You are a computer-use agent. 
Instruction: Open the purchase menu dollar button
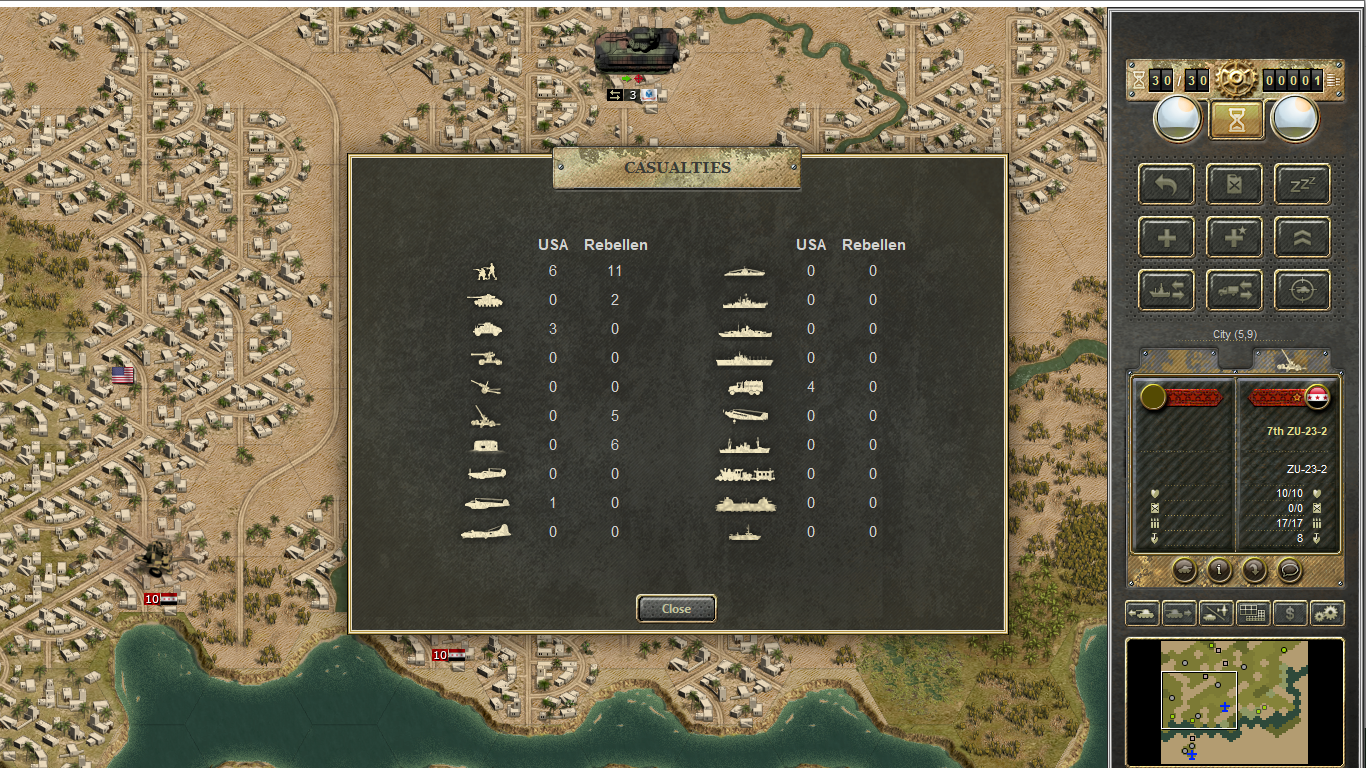pos(1290,613)
